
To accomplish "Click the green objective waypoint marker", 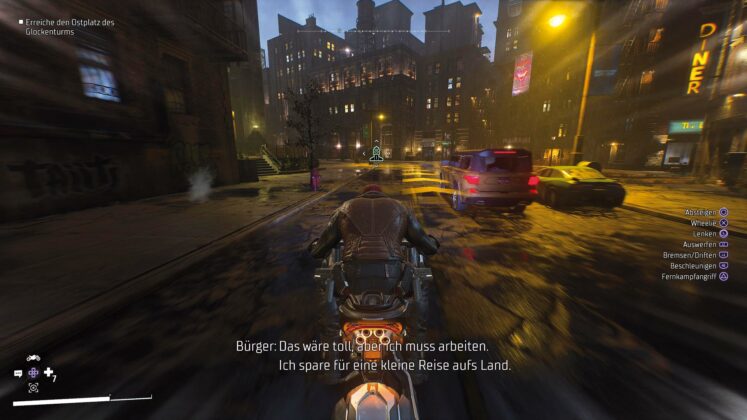I will pyautogui.click(x=376, y=154).
